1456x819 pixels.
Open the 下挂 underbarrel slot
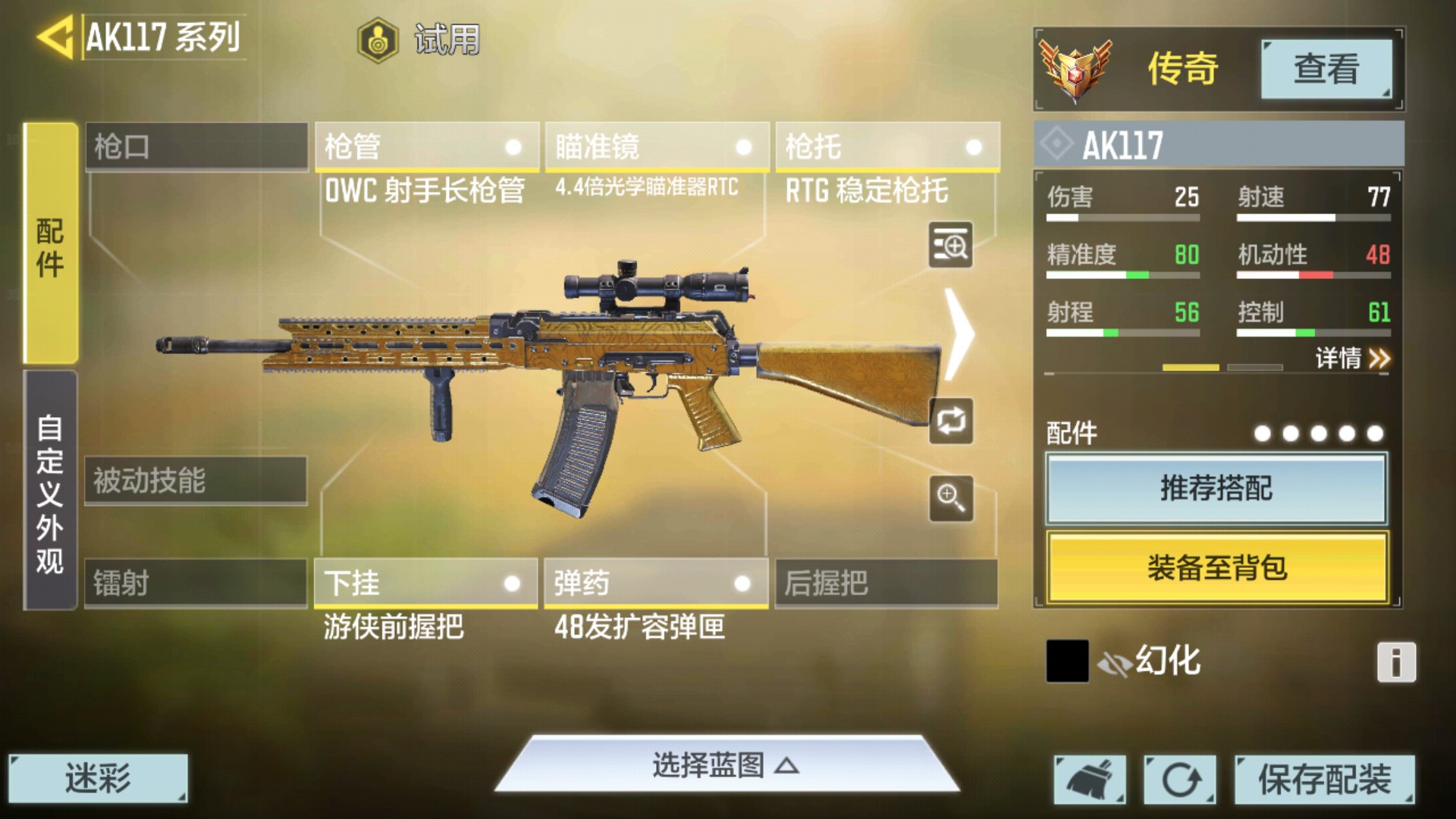(x=425, y=583)
